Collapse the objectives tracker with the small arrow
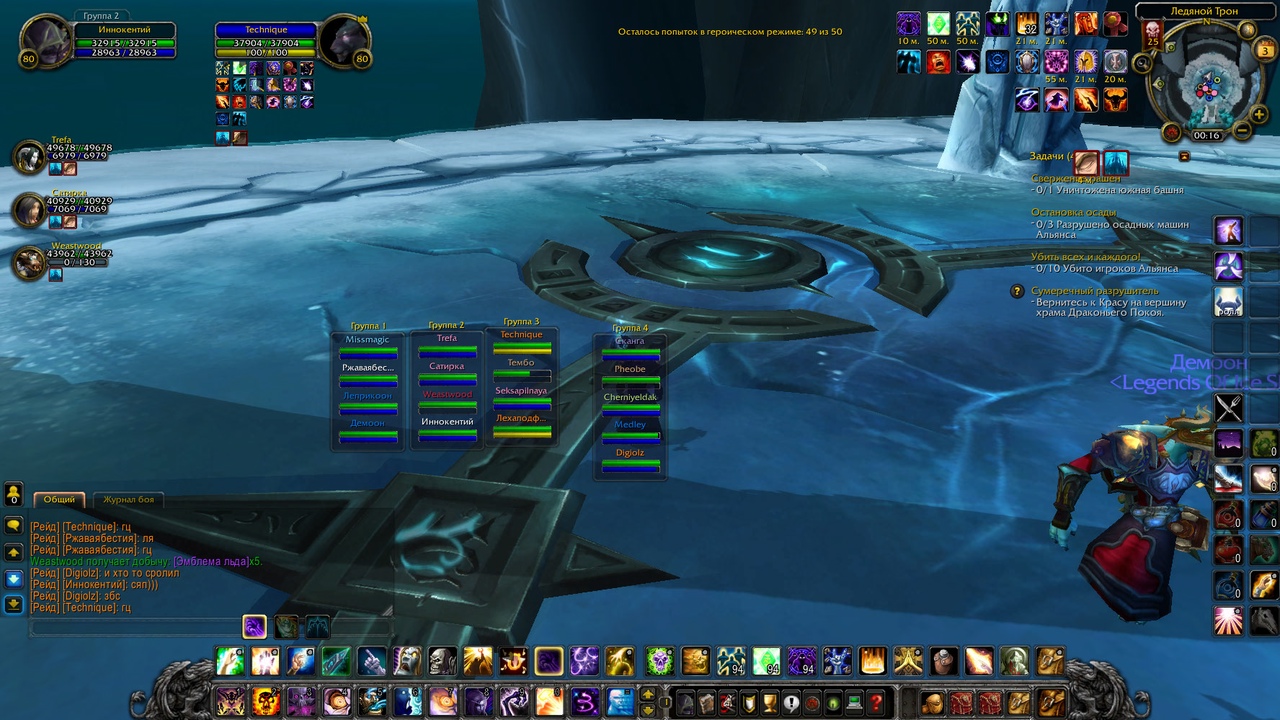This screenshot has width=1280, height=720. click(x=1184, y=157)
